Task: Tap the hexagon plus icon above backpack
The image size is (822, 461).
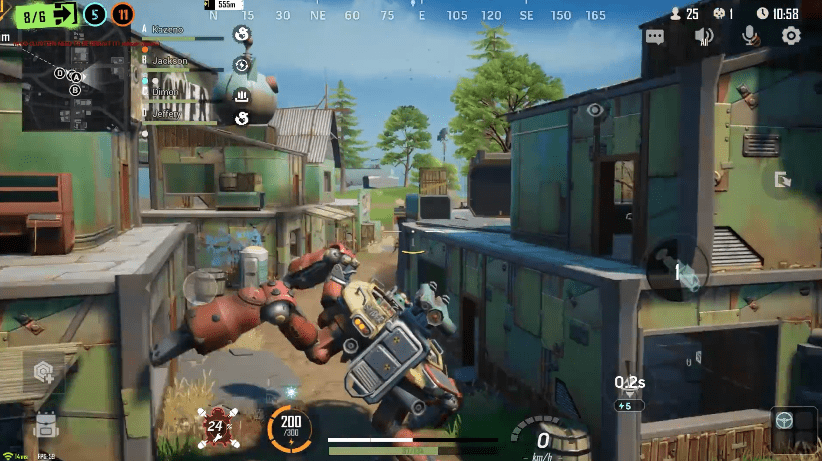Action: (x=44, y=372)
